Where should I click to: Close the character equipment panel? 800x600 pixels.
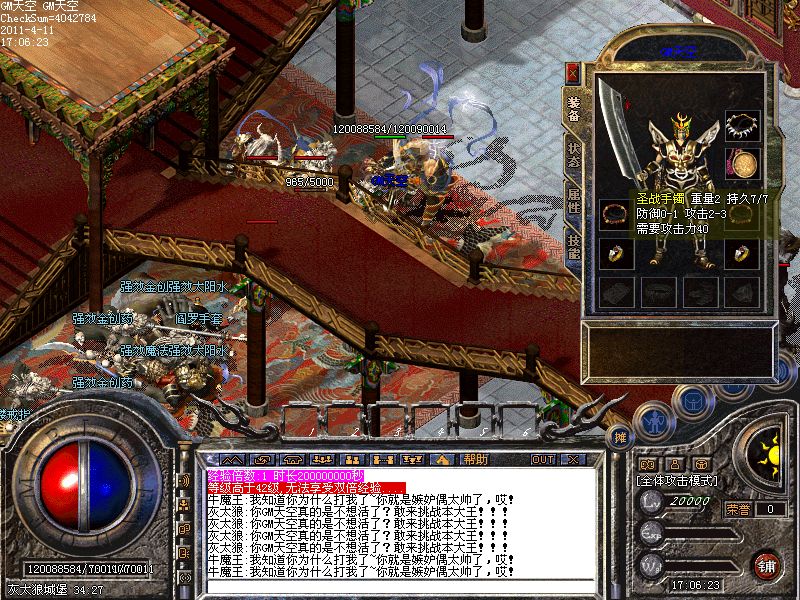(x=572, y=73)
